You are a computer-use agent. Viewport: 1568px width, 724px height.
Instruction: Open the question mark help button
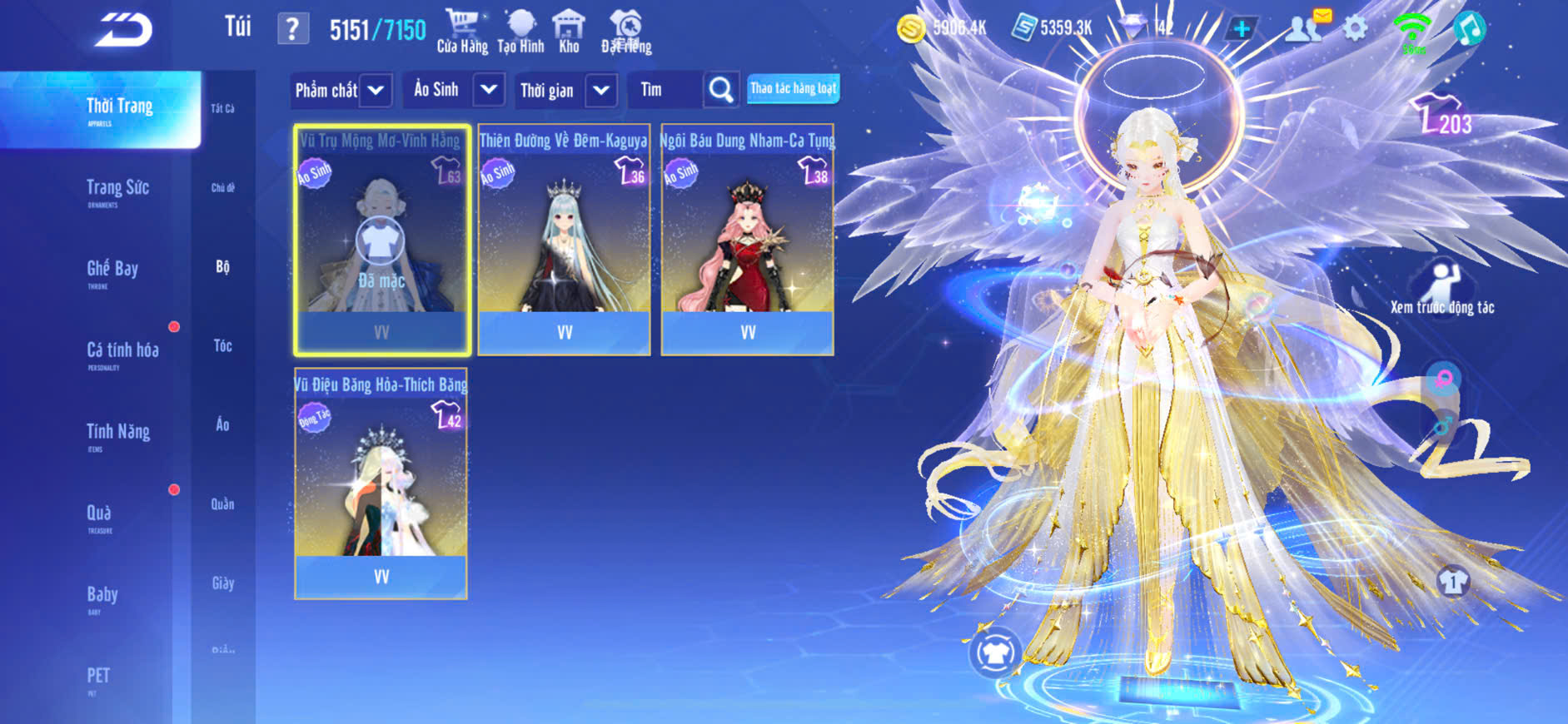click(292, 30)
